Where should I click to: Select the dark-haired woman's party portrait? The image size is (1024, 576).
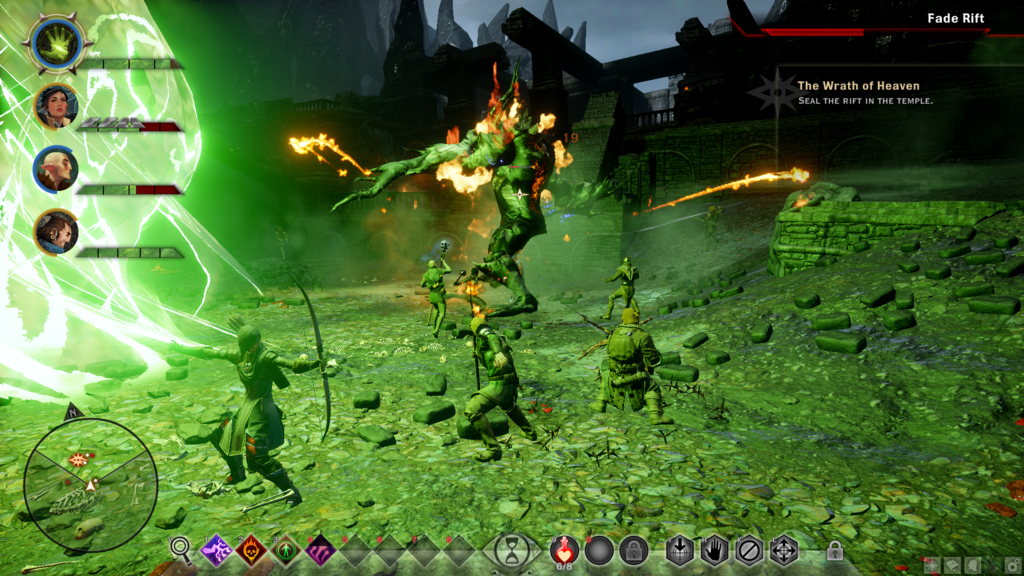pos(57,105)
